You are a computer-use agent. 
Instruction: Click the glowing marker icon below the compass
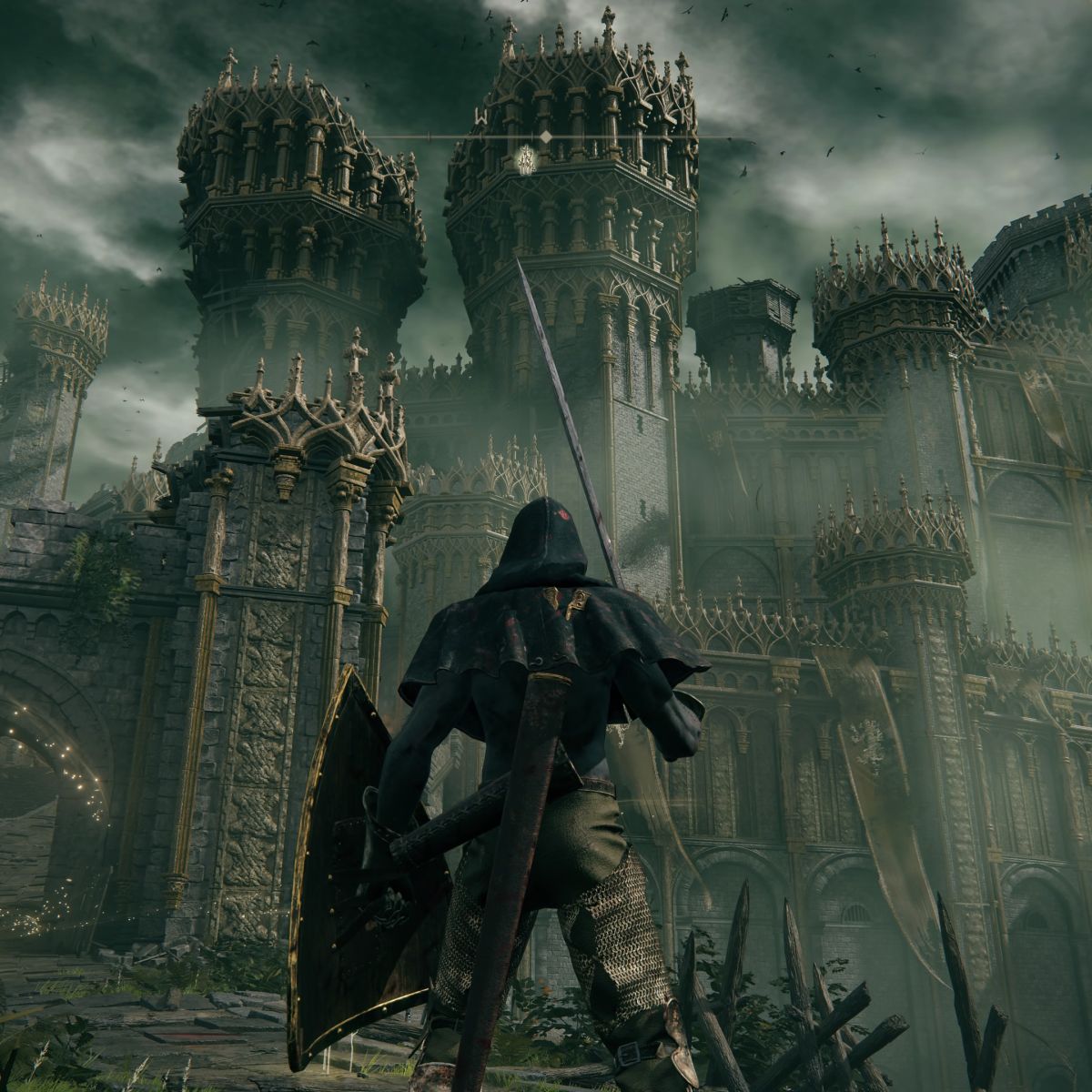click(x=524, y=161)
